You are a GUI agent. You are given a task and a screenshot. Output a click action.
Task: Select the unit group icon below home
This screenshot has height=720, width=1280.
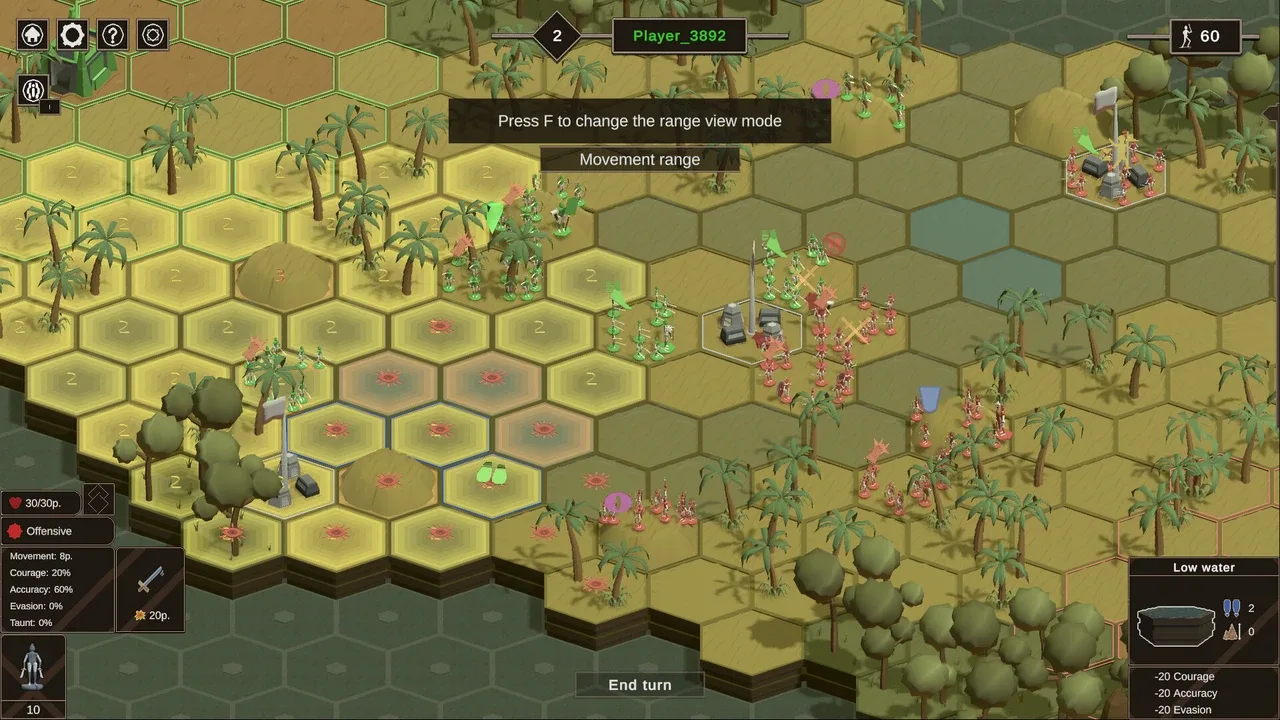click(33, 89)
